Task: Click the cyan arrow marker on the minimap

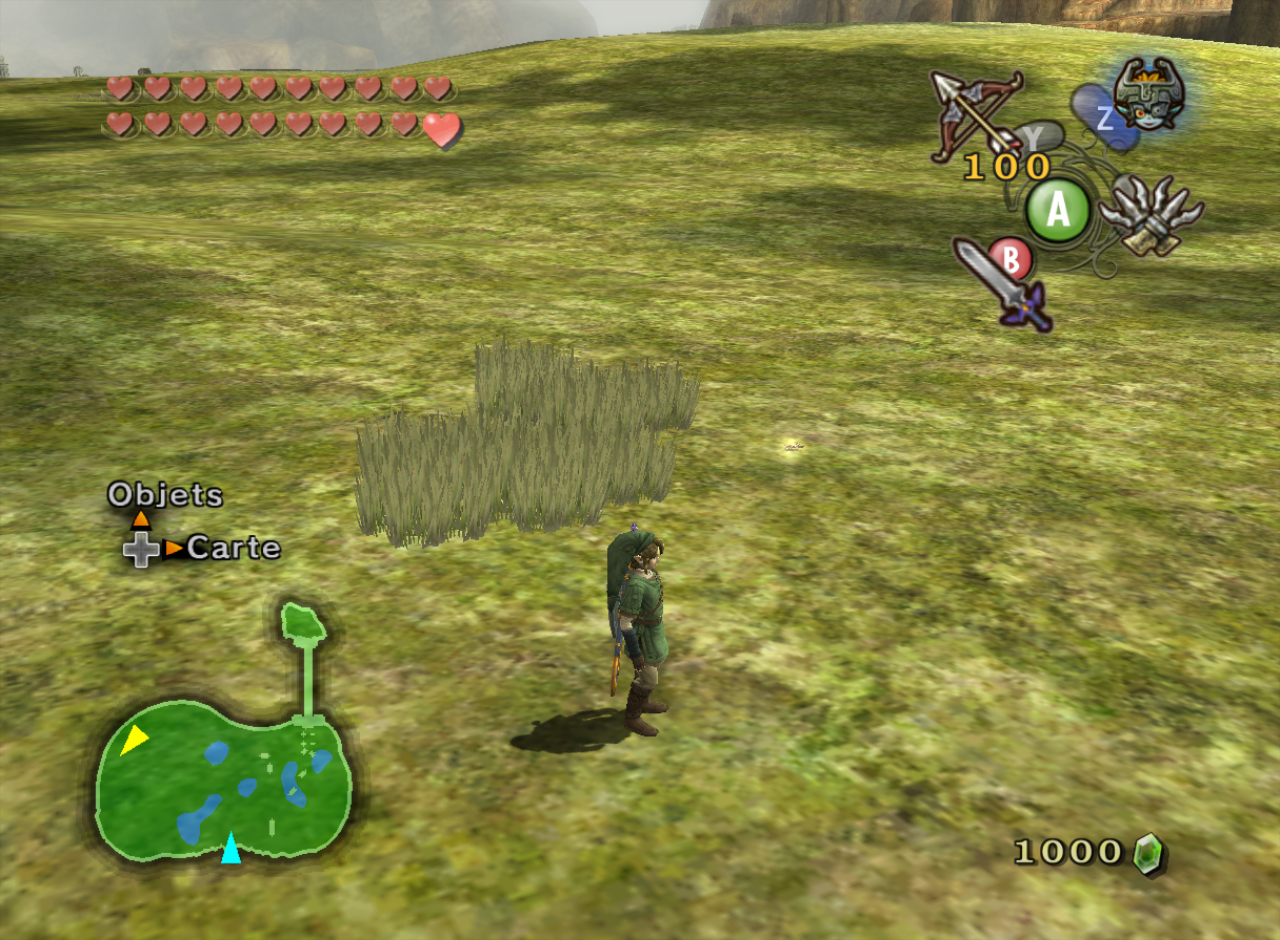Action: click(231, 847)
